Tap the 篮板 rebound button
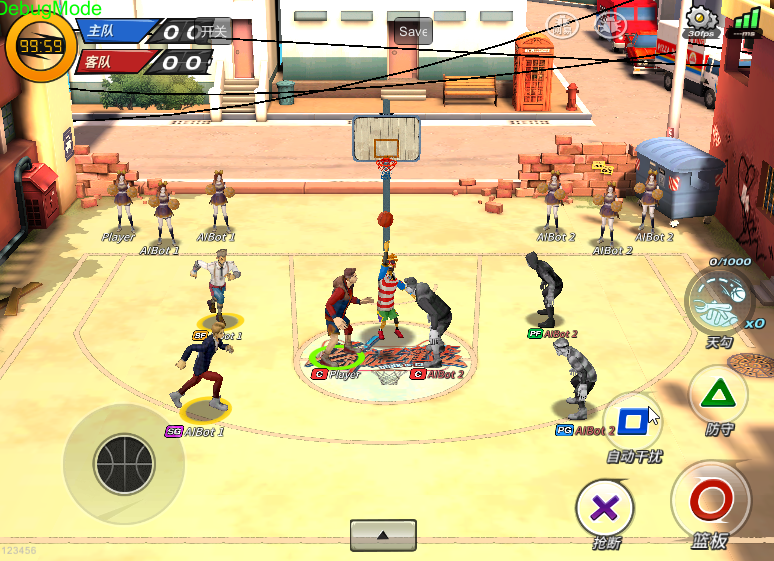The image size is (774, 561). (710, 502)
